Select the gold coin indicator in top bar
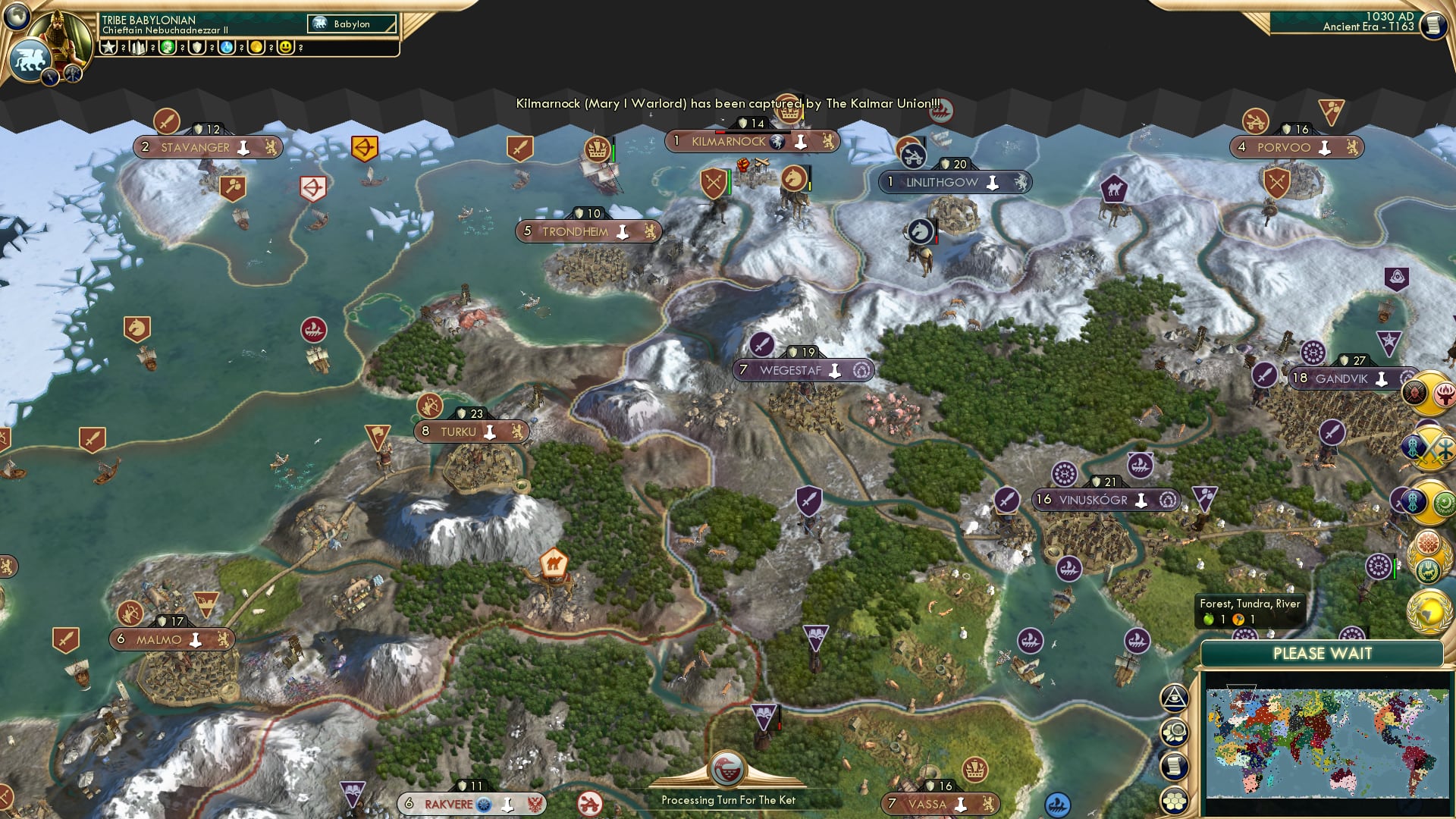This screenshot has width=1456, height=819. (256, 48)
